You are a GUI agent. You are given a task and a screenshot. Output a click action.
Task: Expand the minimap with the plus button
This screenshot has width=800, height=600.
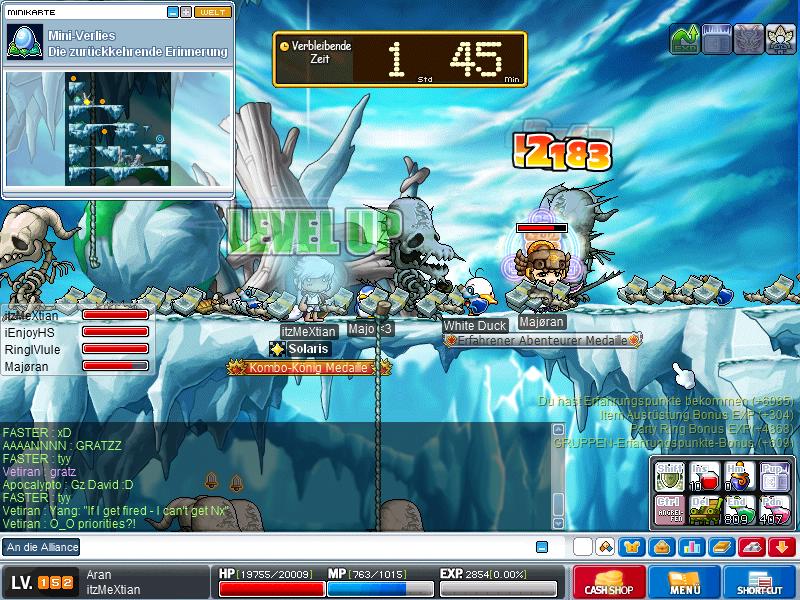(185, 13)
